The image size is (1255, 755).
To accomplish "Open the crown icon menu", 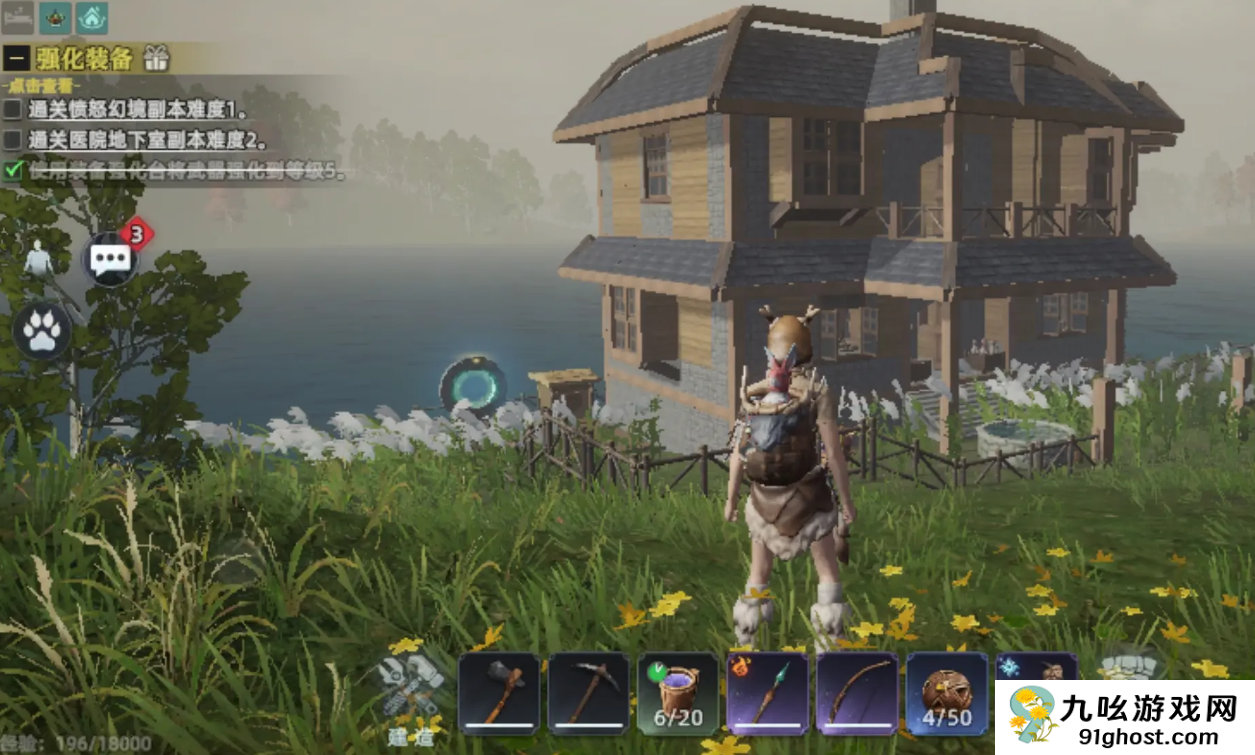I will pos(55,17).
